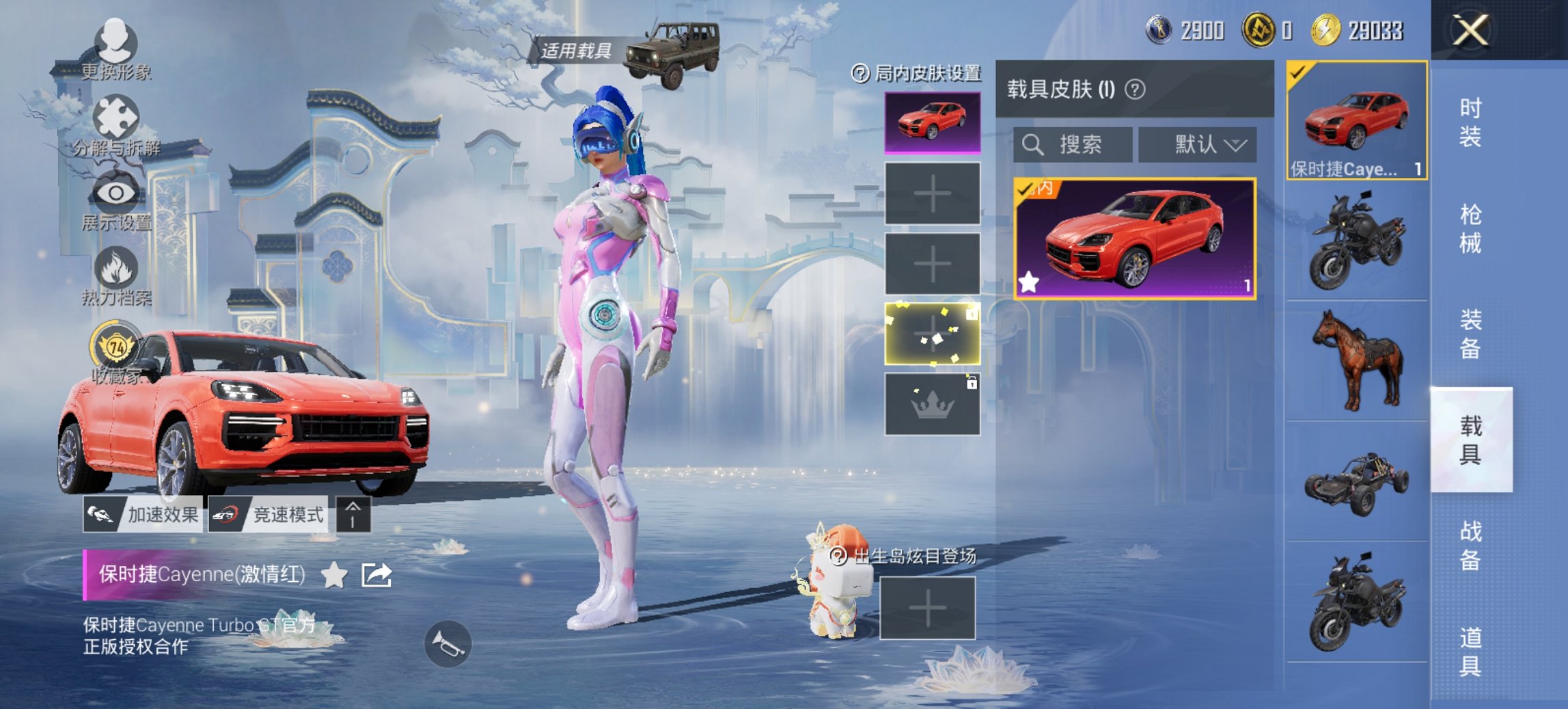
Task: Favorite the Cayenne skin with star button
Action: tap(334, 575)
